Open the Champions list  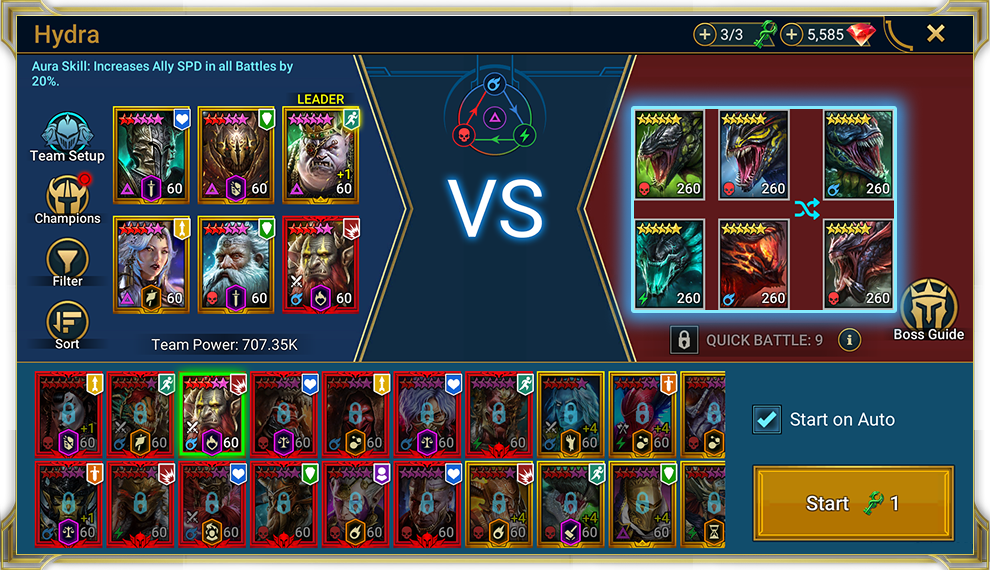pyautogui.click(x=67, y=199)
